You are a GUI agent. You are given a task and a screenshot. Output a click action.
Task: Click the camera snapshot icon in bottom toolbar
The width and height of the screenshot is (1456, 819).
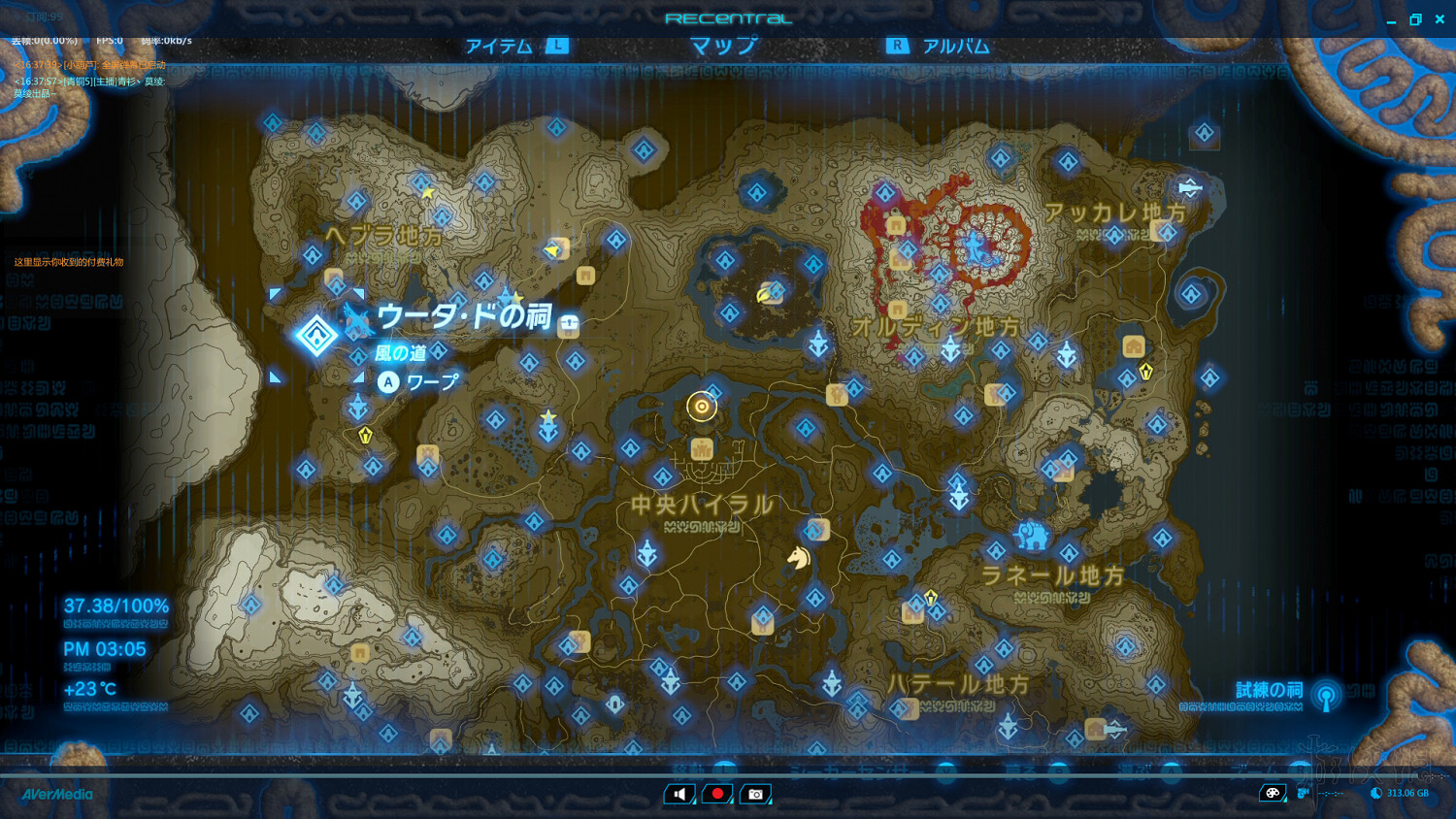[x=755, y=794]
